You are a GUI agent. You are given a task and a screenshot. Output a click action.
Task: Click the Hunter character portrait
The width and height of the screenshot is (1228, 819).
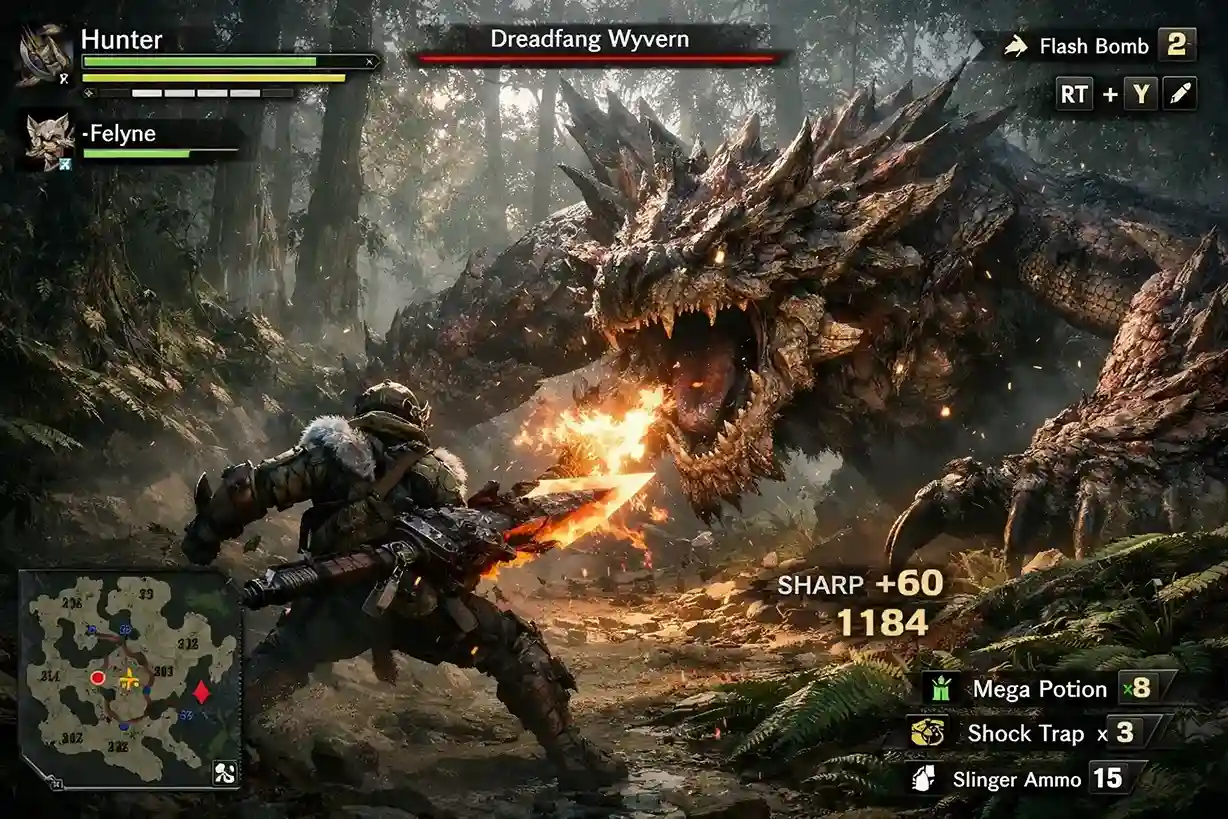coord(44,55)
